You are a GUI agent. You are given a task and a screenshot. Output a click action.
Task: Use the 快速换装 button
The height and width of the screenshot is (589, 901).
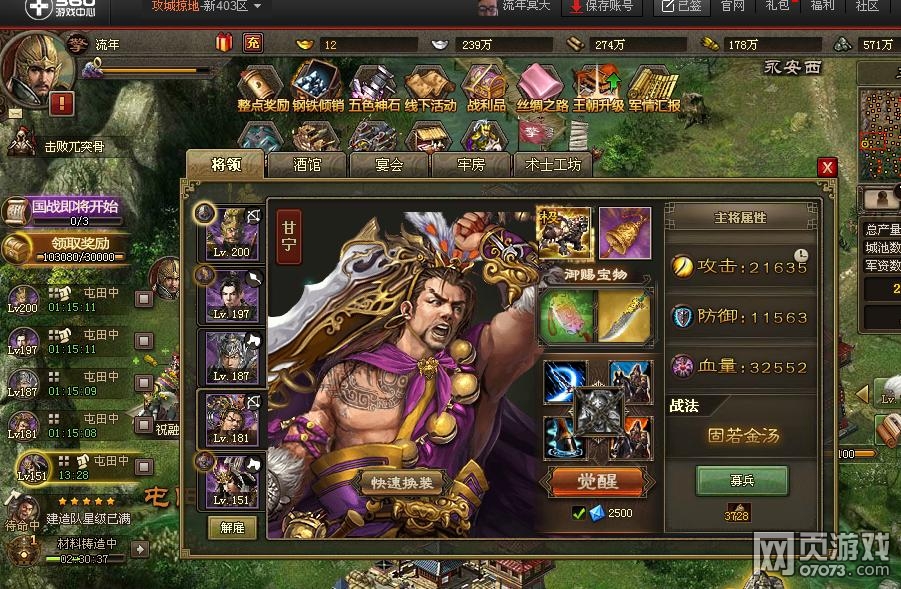(x=400, y=482)
